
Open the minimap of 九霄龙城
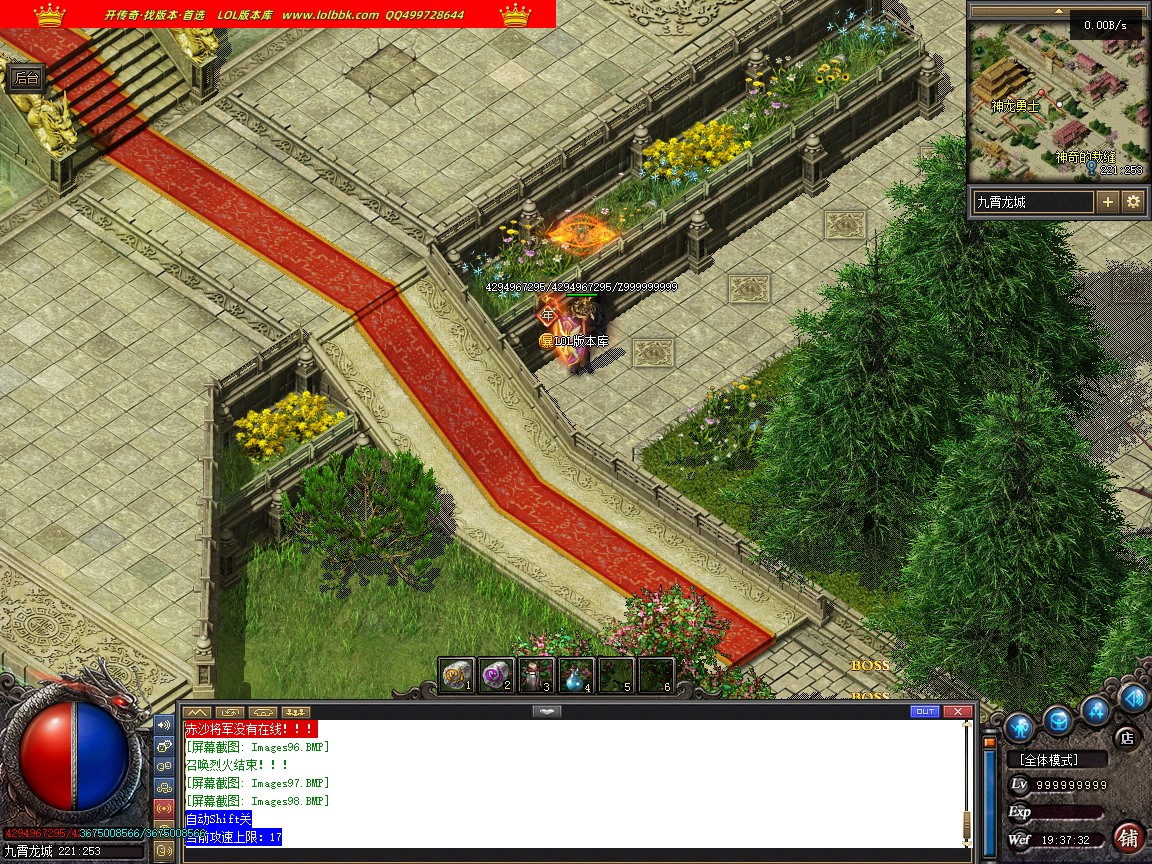click(x=1058, y=100)
